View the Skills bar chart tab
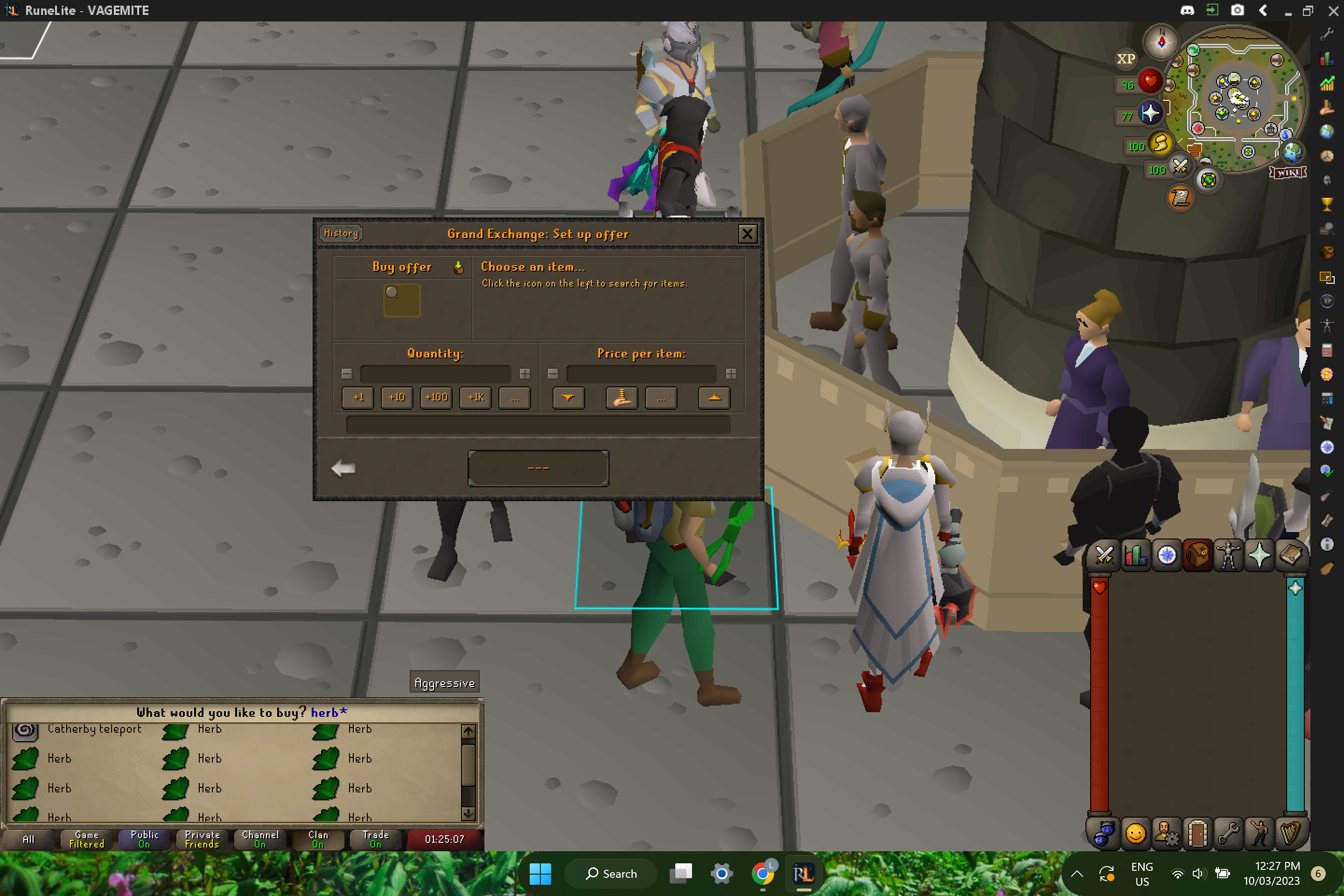Viewport: 1344px width, 896px height. click(1135, 555)
